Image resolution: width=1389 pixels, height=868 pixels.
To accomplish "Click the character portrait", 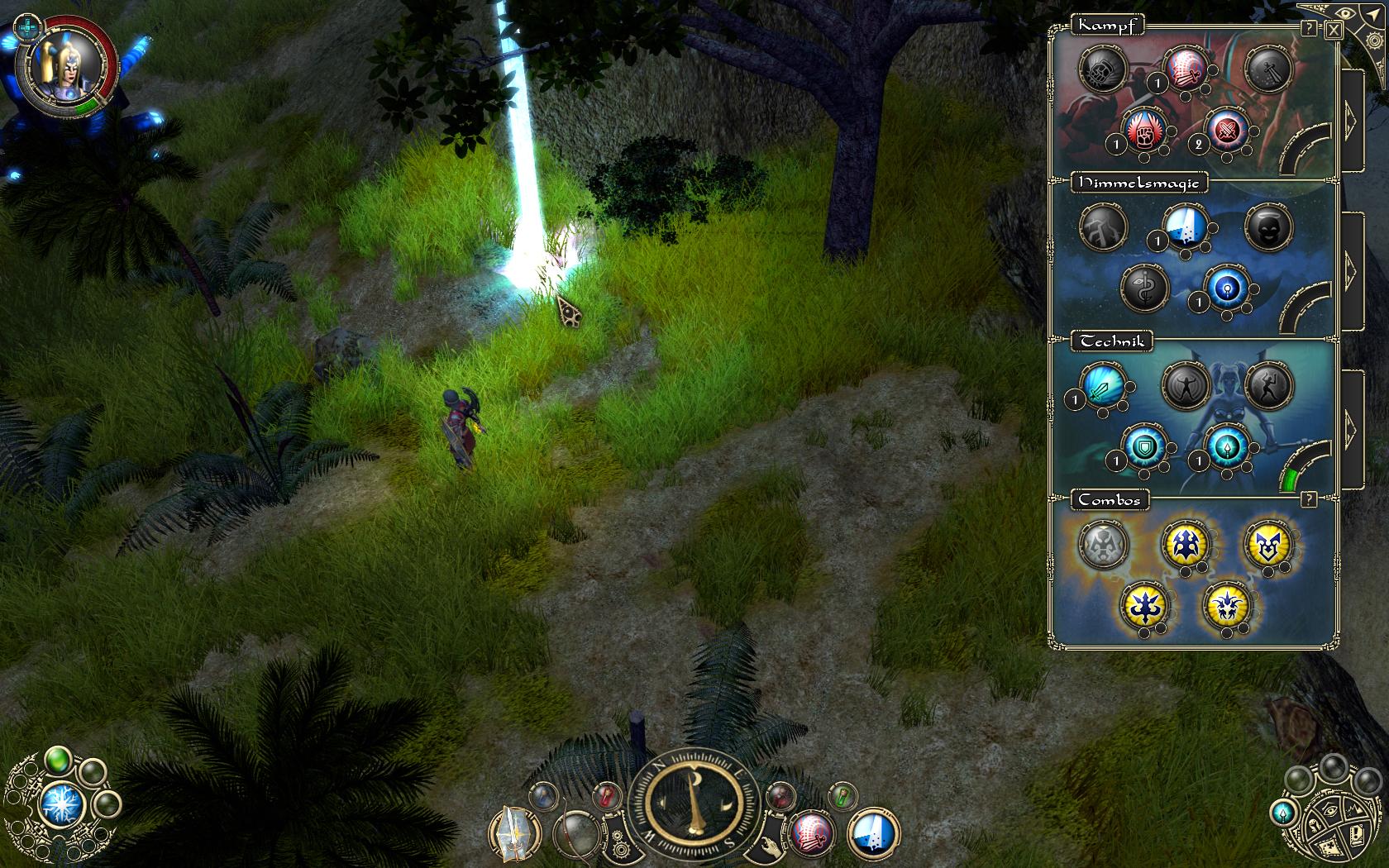I will 64,68.
